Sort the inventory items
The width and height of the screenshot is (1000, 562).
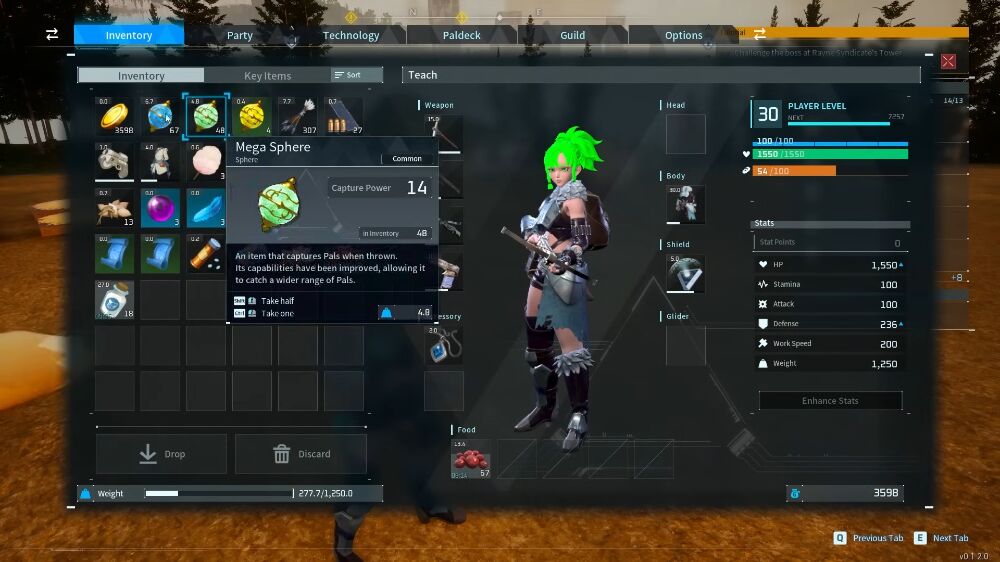pyautogui.click(x=356, y=75)
